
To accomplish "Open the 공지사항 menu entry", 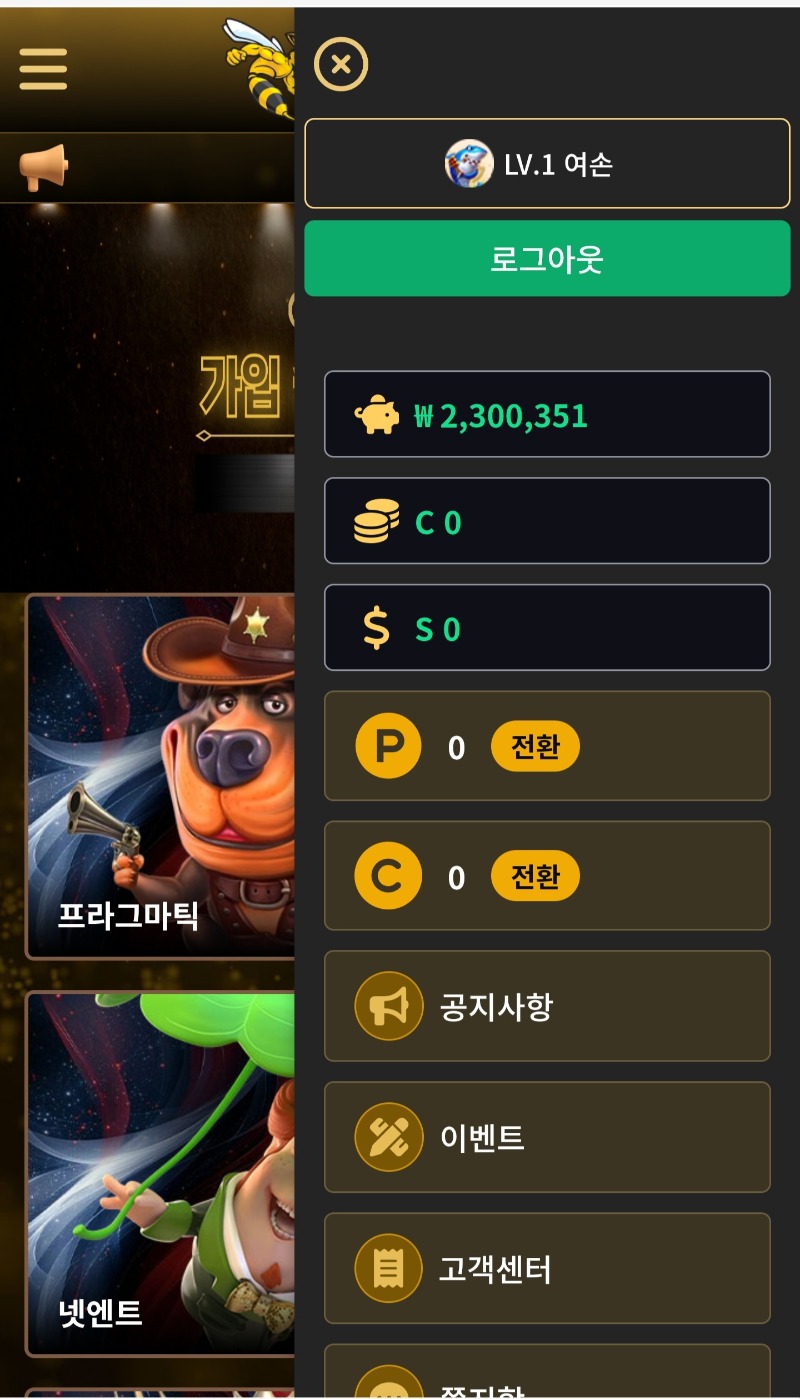I will tap(547, 1006).
